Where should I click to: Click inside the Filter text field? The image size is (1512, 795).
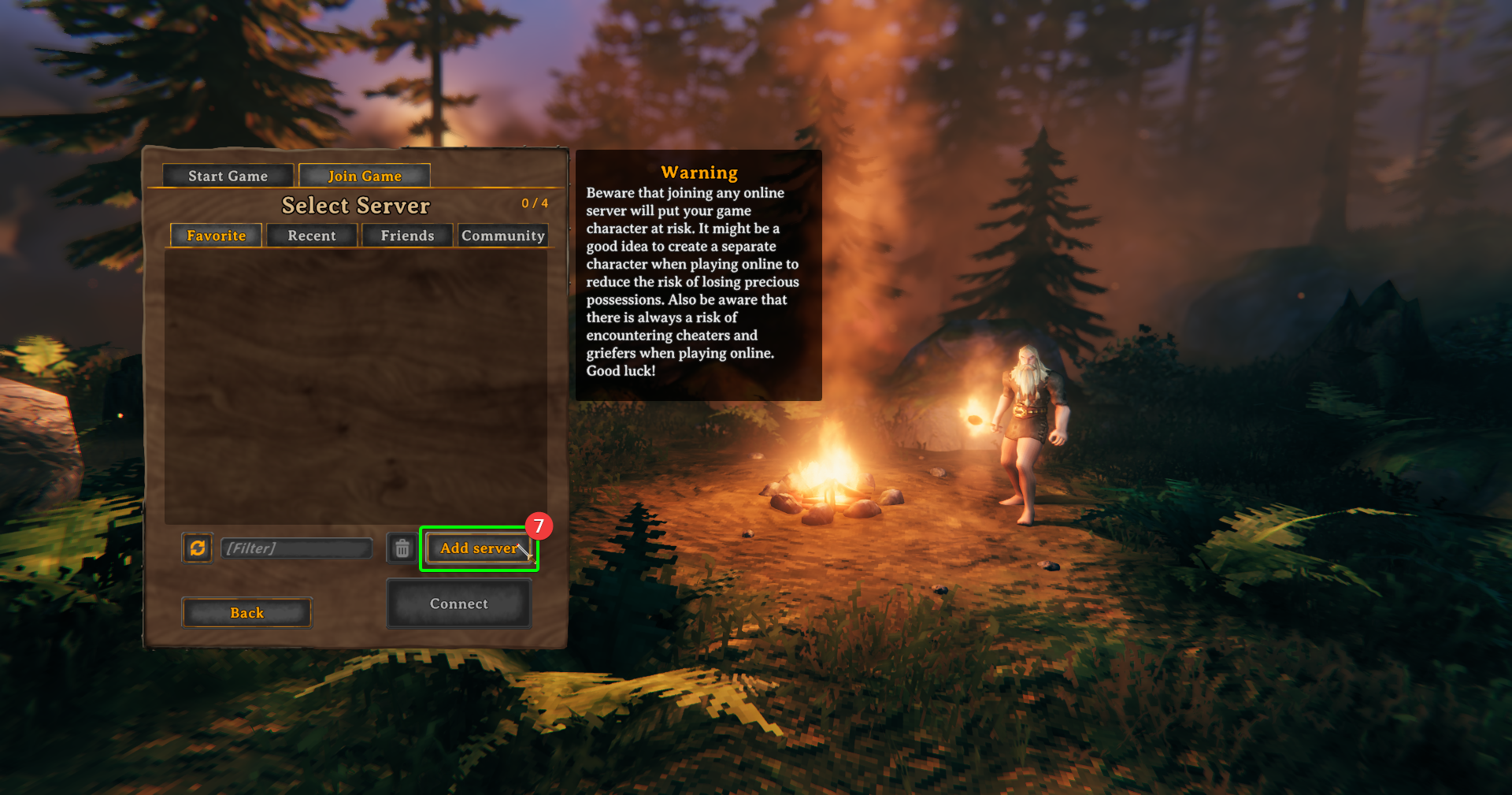(297, 548)
